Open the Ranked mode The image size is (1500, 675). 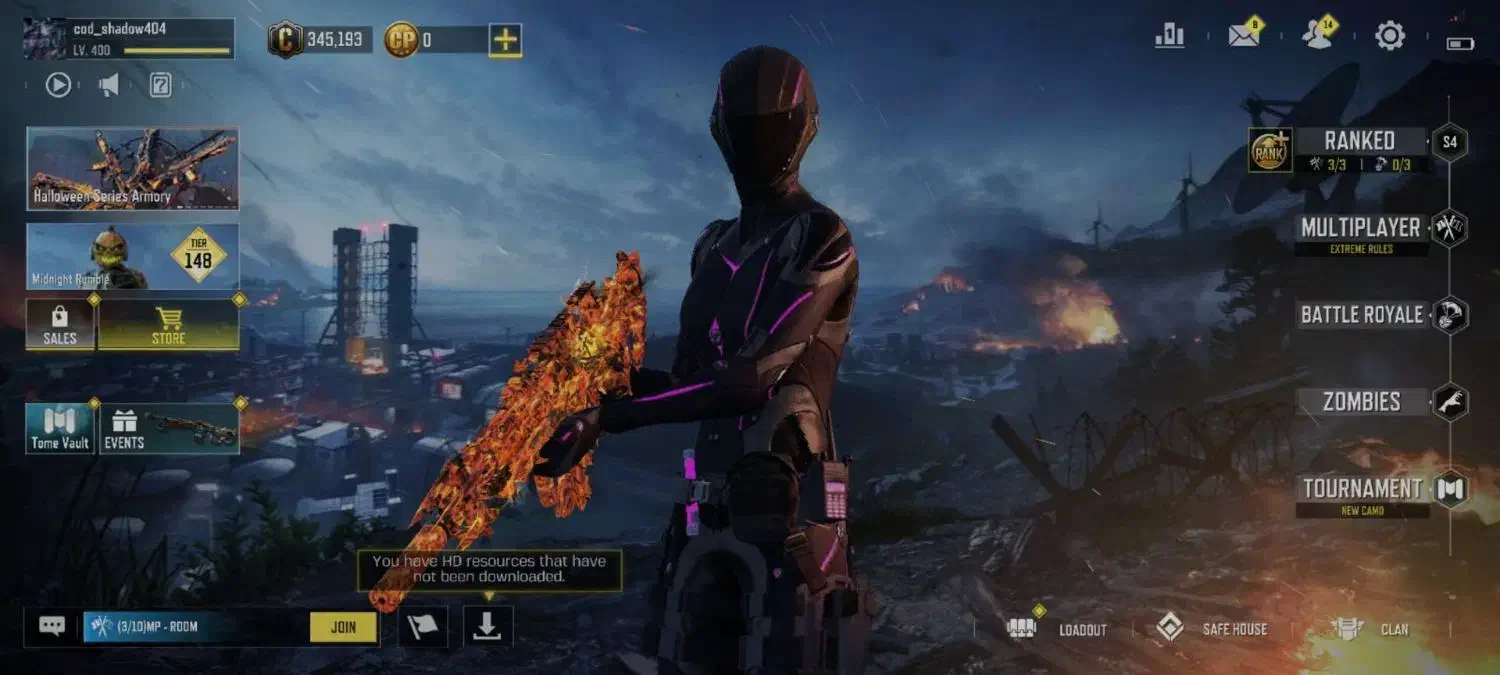point(1358,142)
